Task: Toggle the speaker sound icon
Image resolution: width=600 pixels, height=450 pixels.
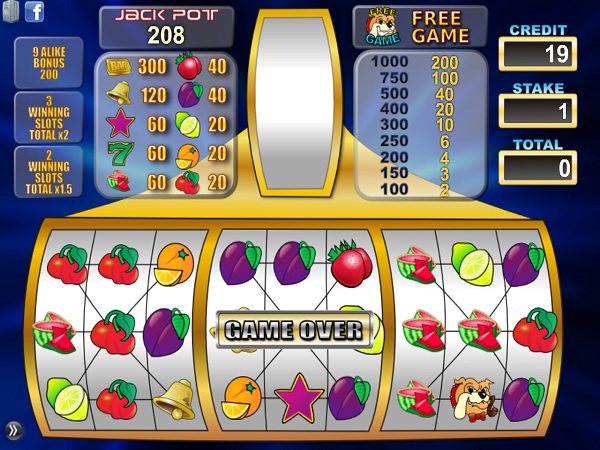Action: (x=11, y=13)
